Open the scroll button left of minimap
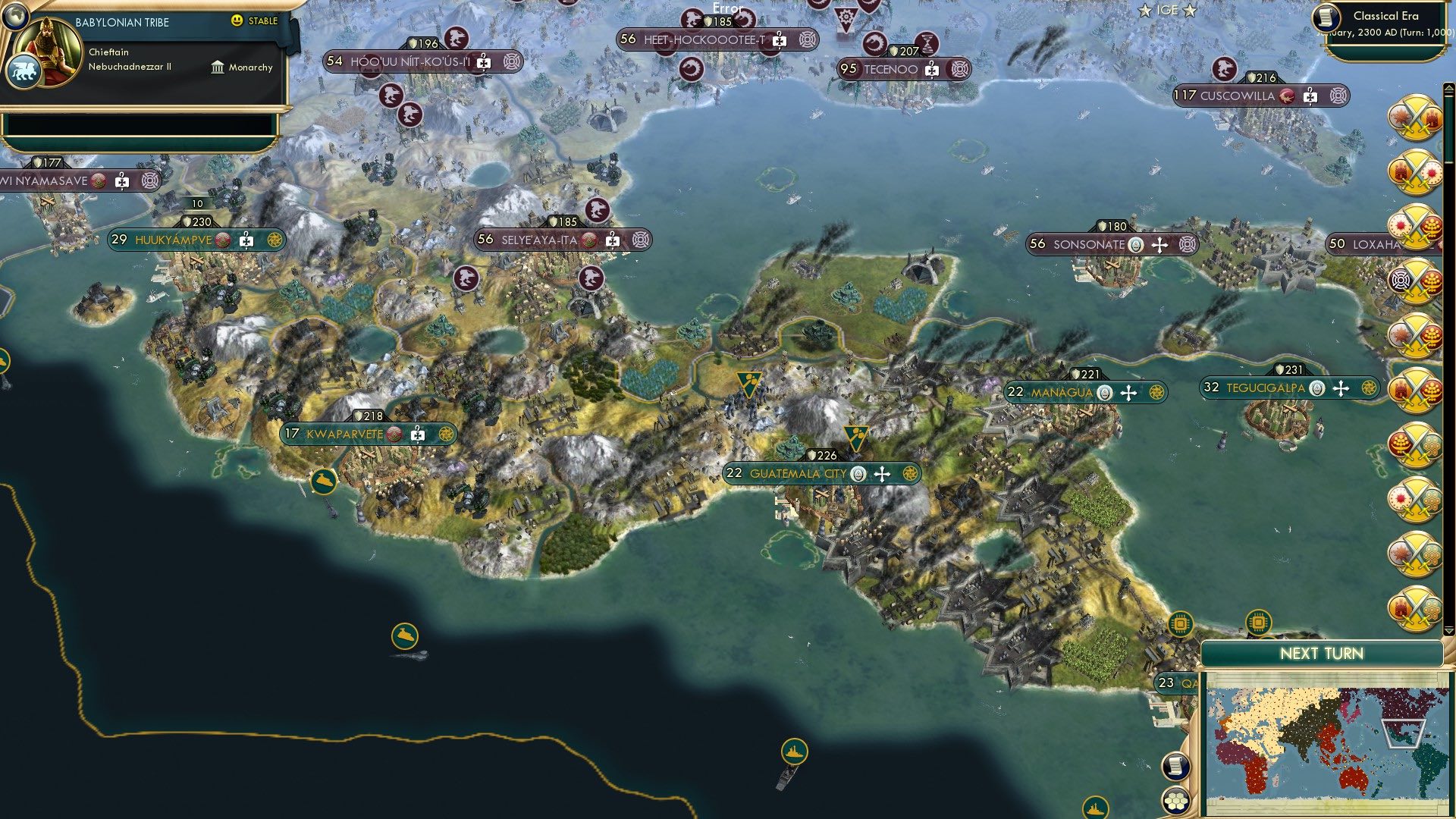This screenshot has width=1456, height=819. click(1175, 766)
